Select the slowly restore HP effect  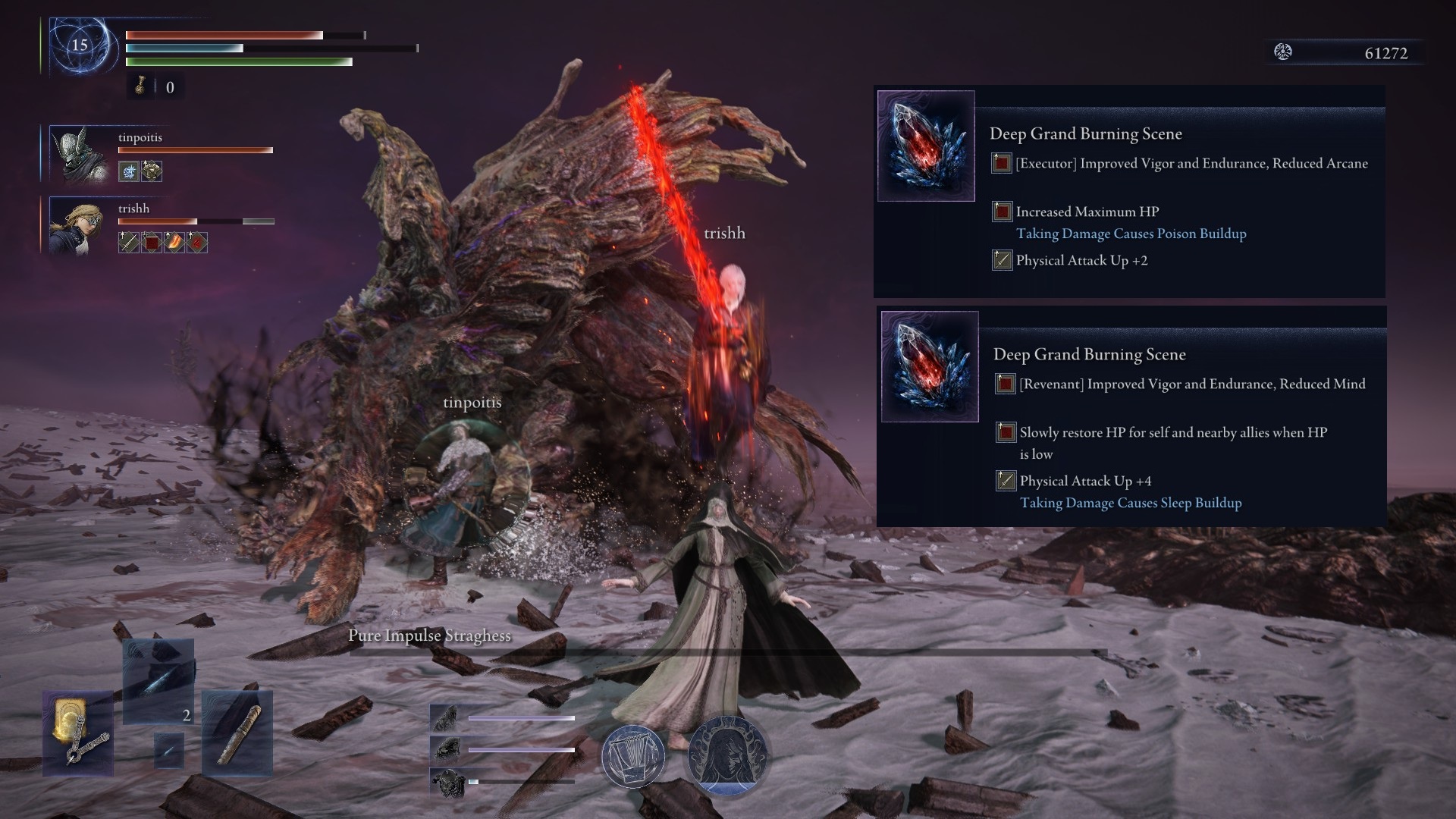1172,433
